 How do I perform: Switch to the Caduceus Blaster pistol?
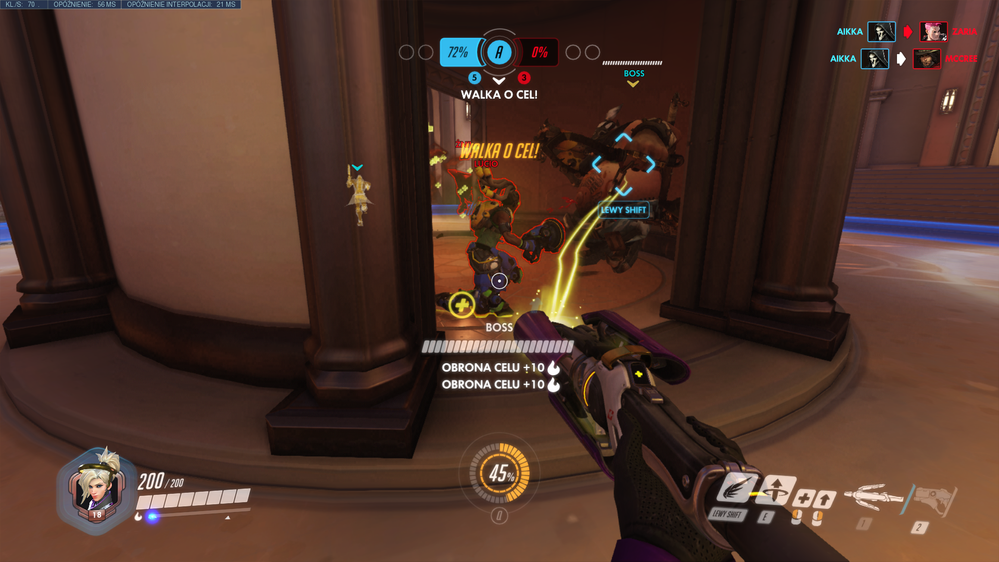tap(933, 499)
